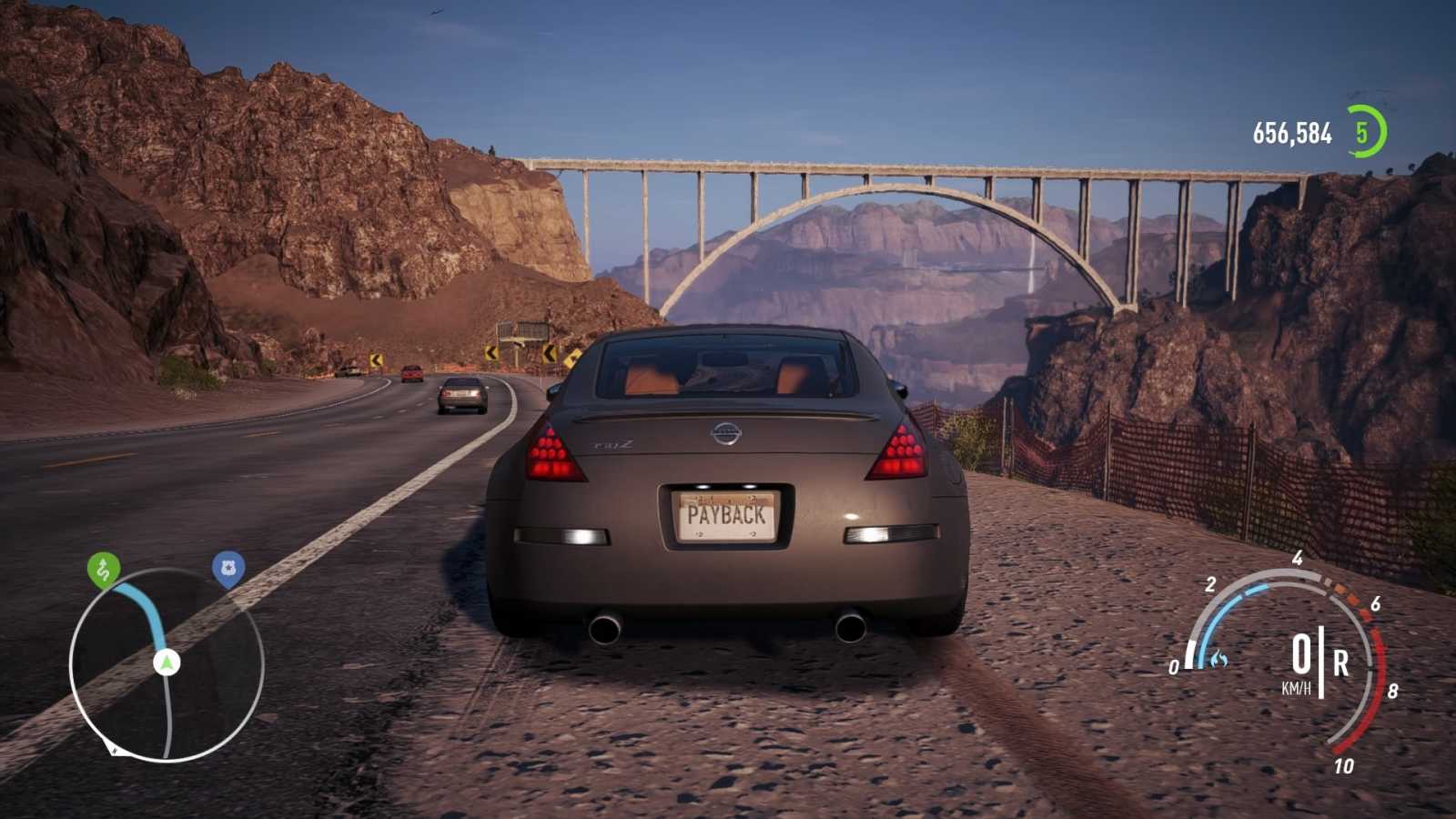This screenshot has width=1456, height=819.
Task: Click the blue police badge marker on minimap
Action: [x=229, y=566]
